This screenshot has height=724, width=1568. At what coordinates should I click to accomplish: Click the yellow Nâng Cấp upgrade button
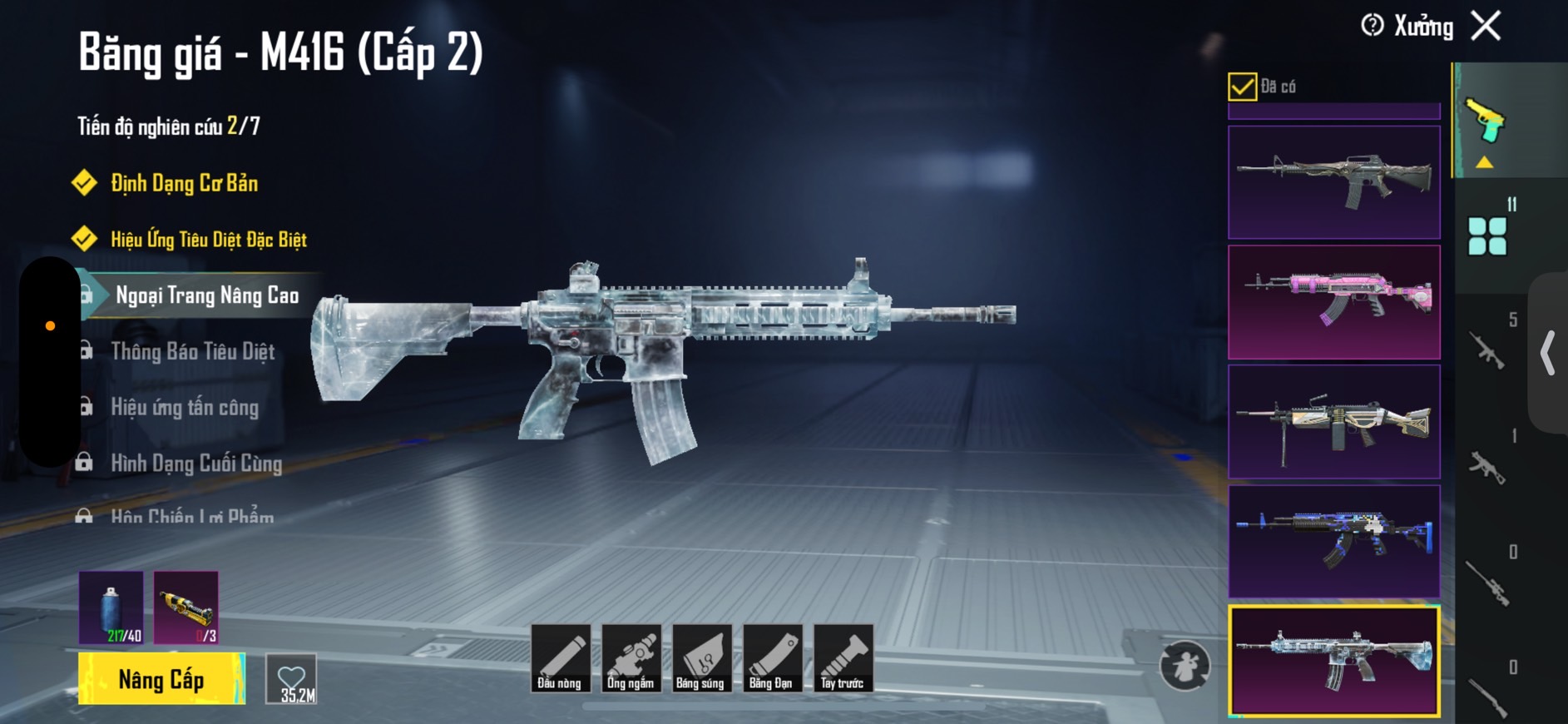click(x=161, y=679)
